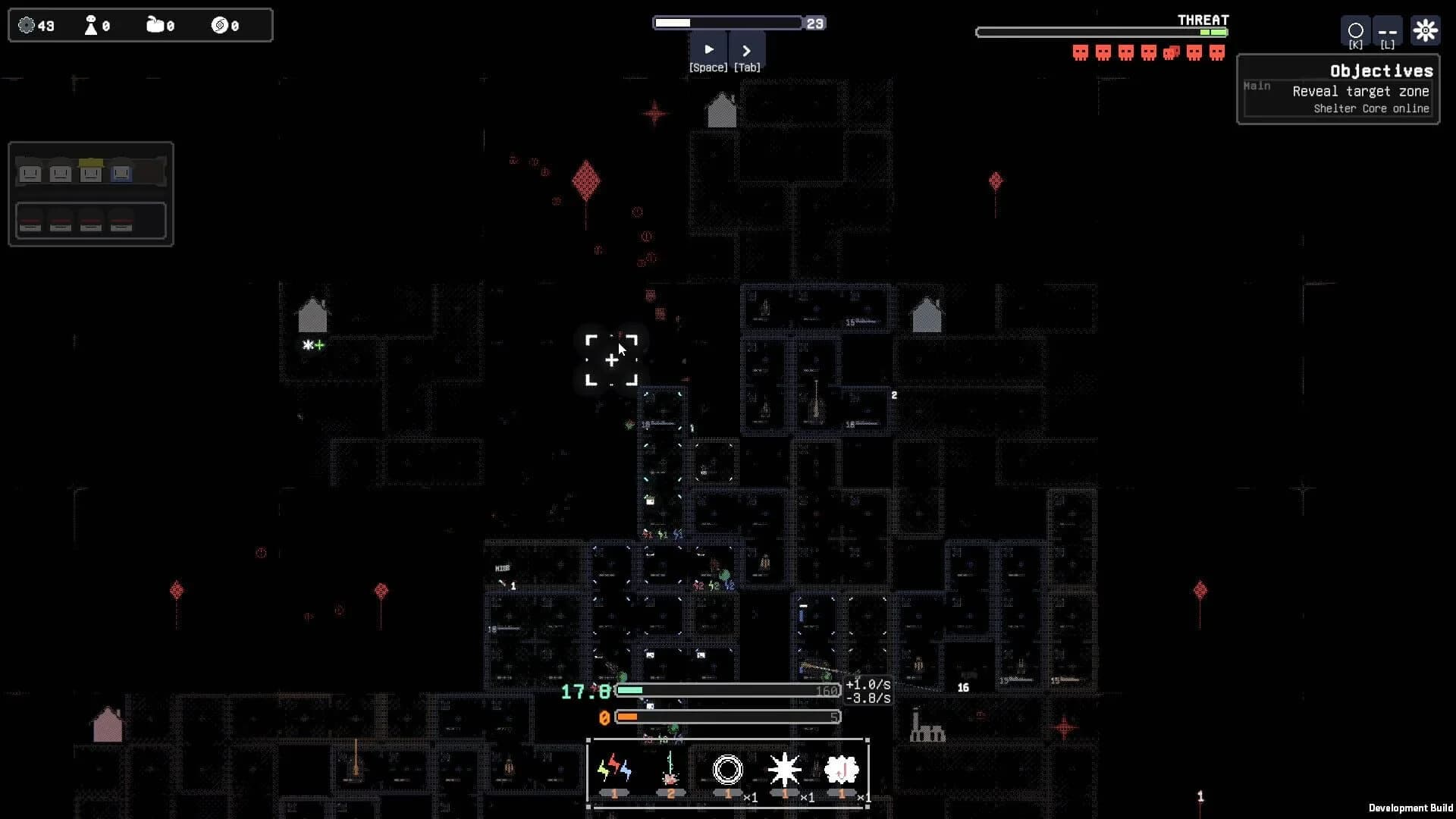Toggle the [L] dashes overlay mode
The image size is (1456, 819).
1388,32
